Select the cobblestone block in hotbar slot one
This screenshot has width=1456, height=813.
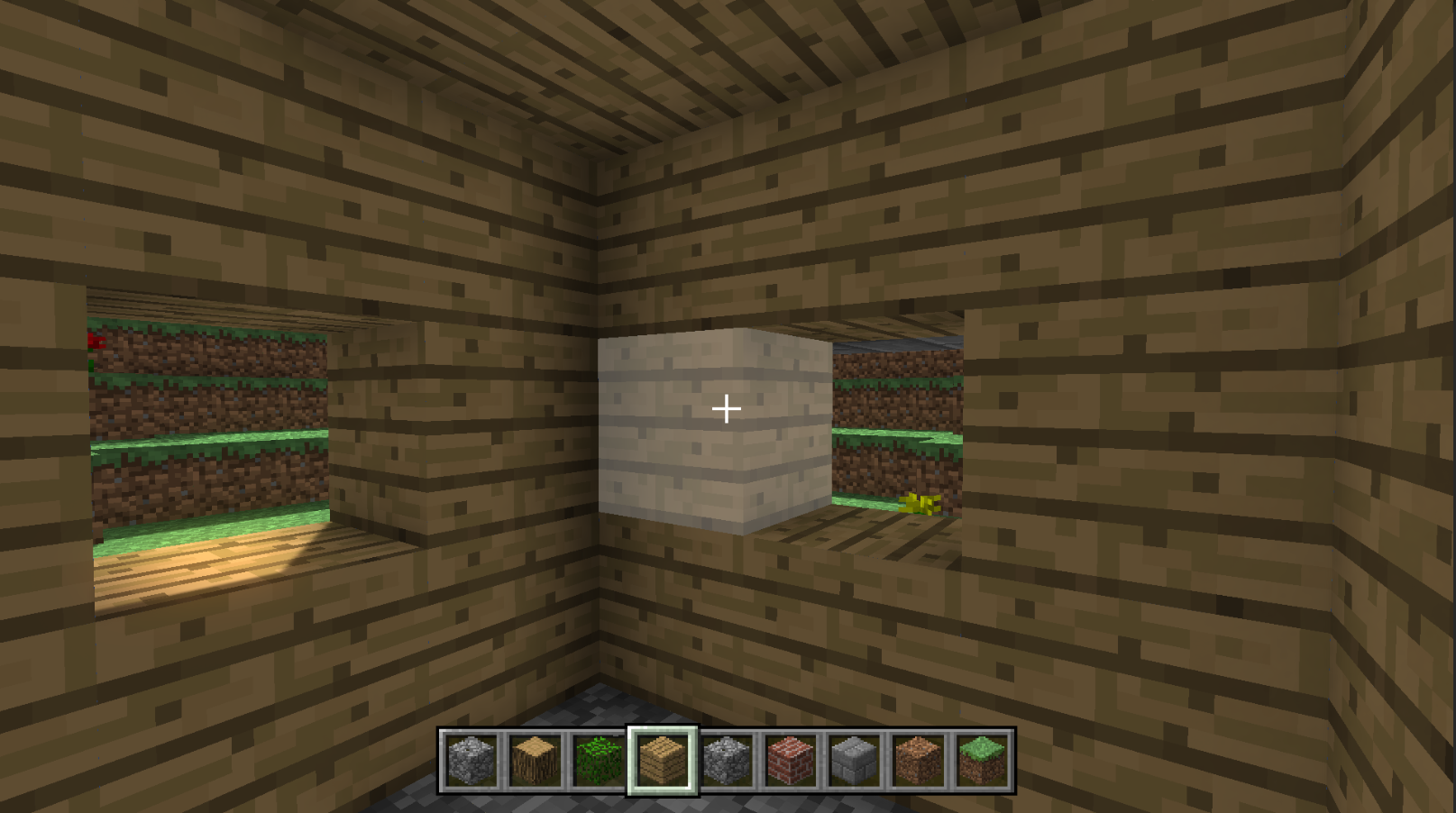pyautogui.click(x=469, y=760)
